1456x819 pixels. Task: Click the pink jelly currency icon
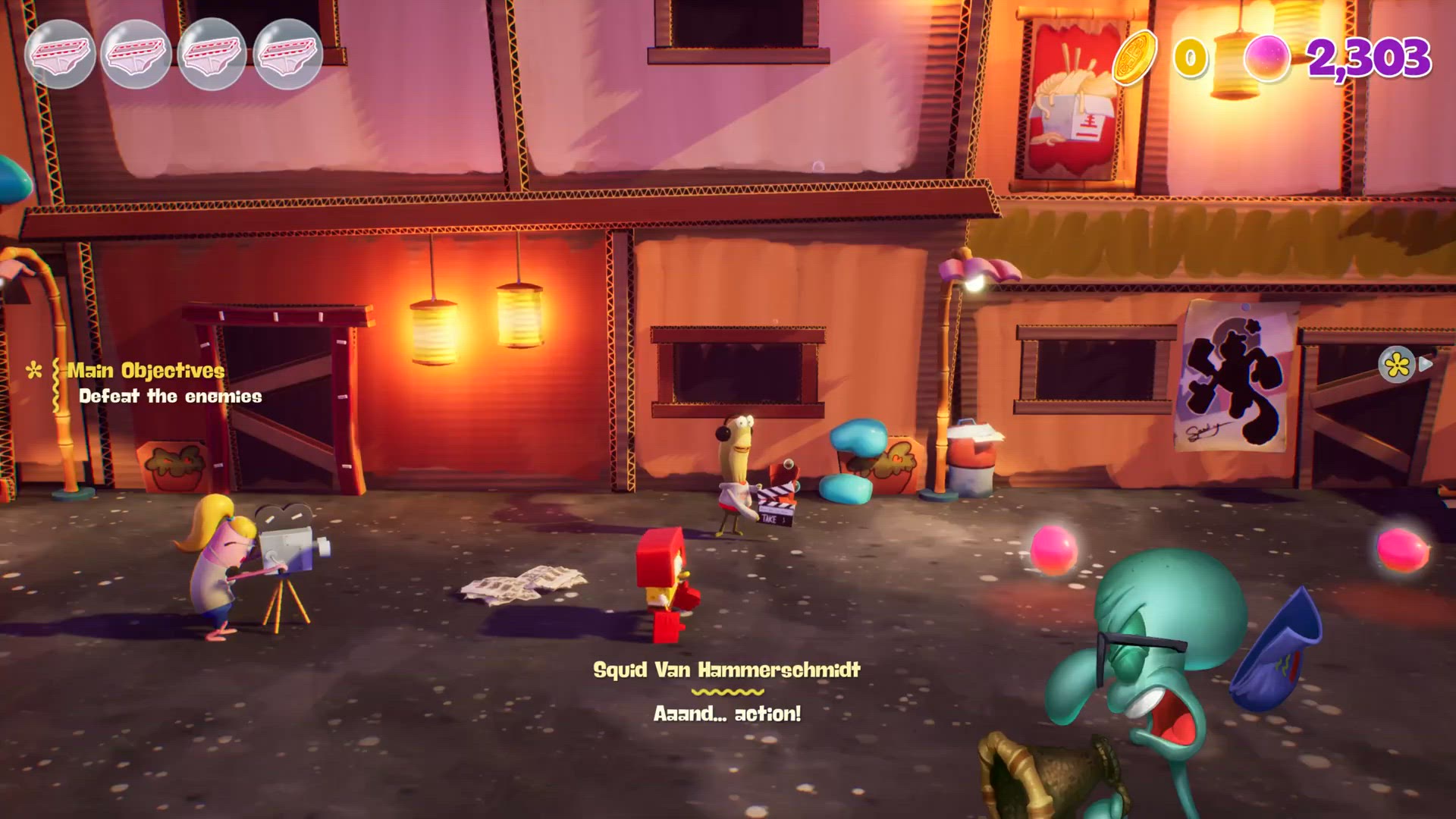pos(1267,58)
